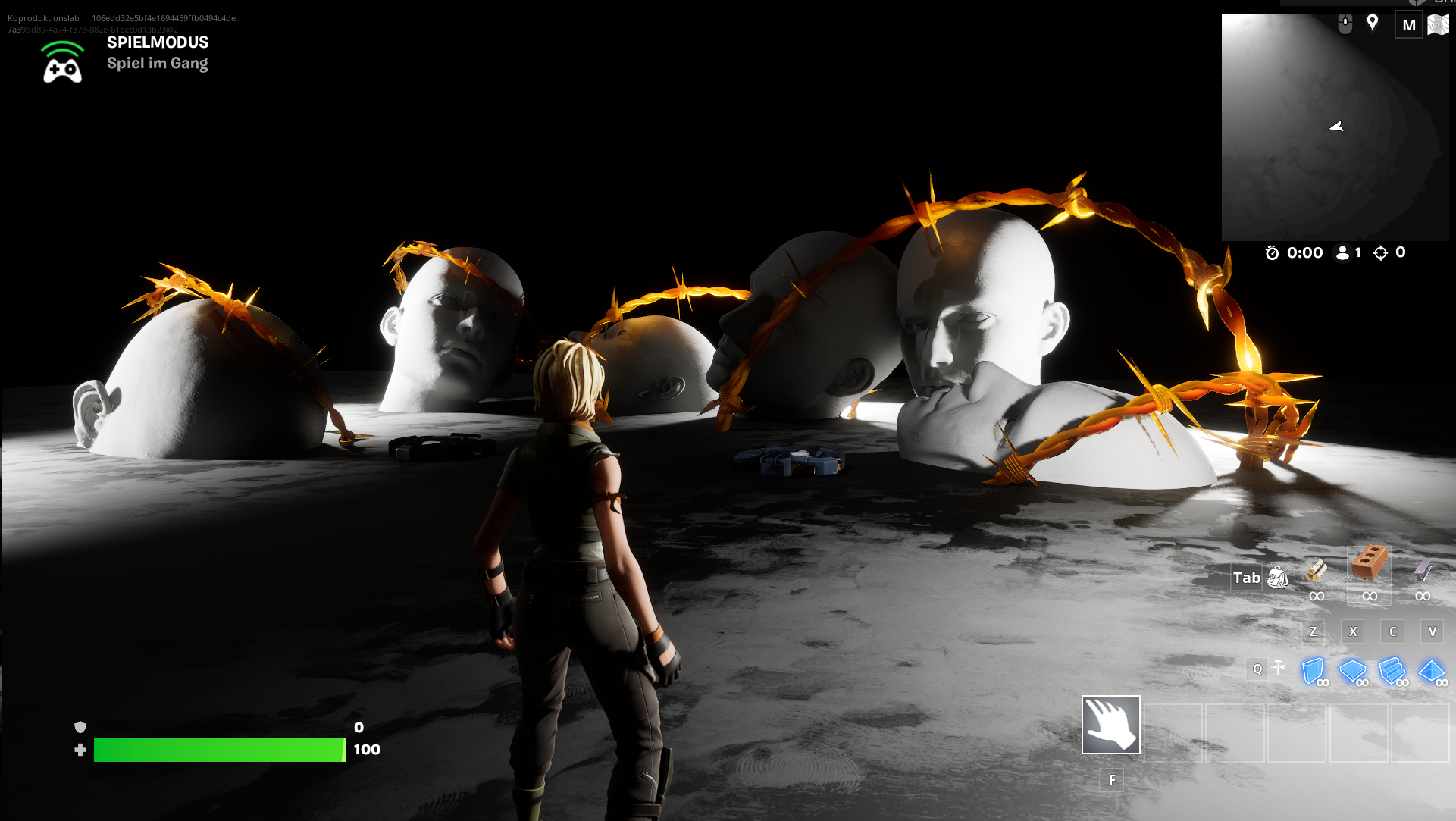Select the blue stairs building piece

[1392, 671]
